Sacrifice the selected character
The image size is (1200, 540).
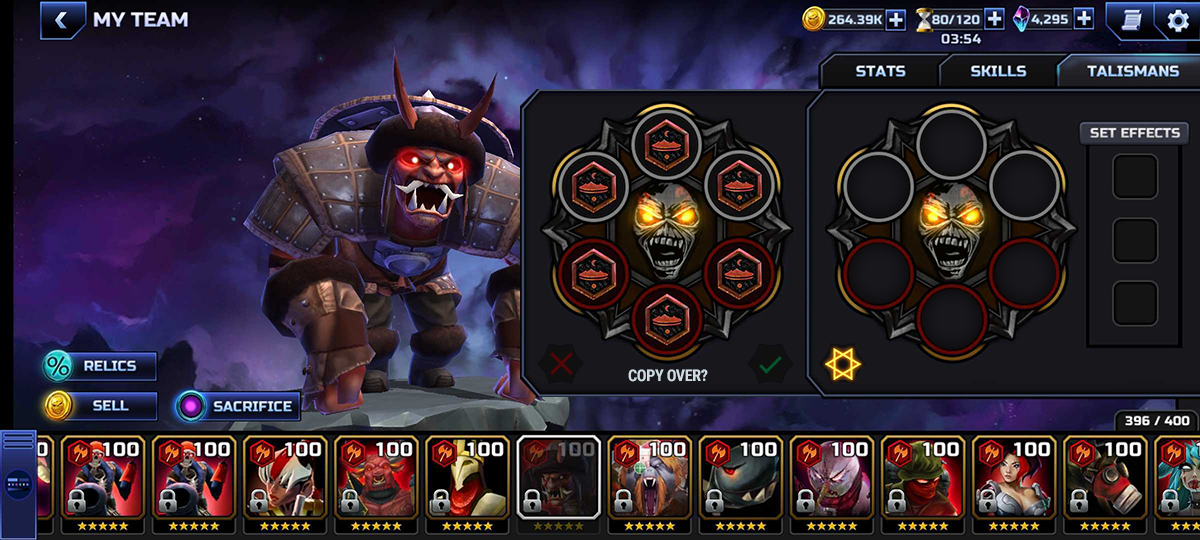click(x=238, y=406)
